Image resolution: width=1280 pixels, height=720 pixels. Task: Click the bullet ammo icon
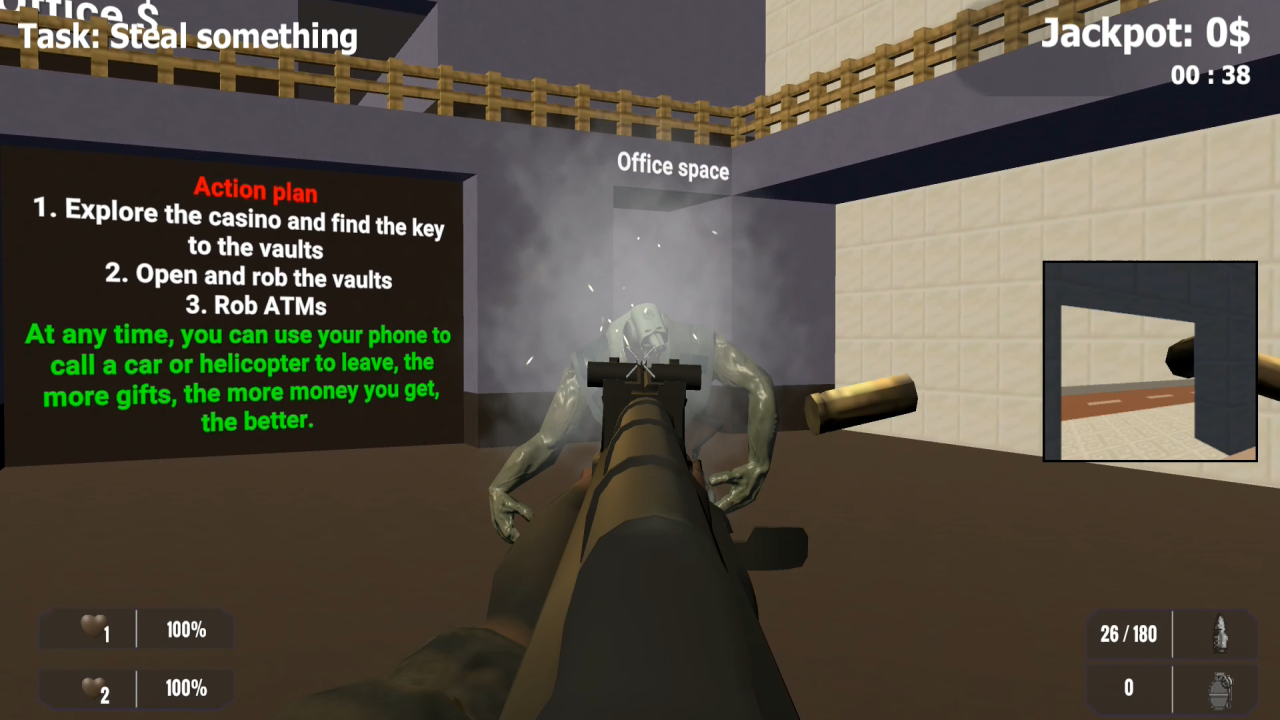click(1218, 633)
